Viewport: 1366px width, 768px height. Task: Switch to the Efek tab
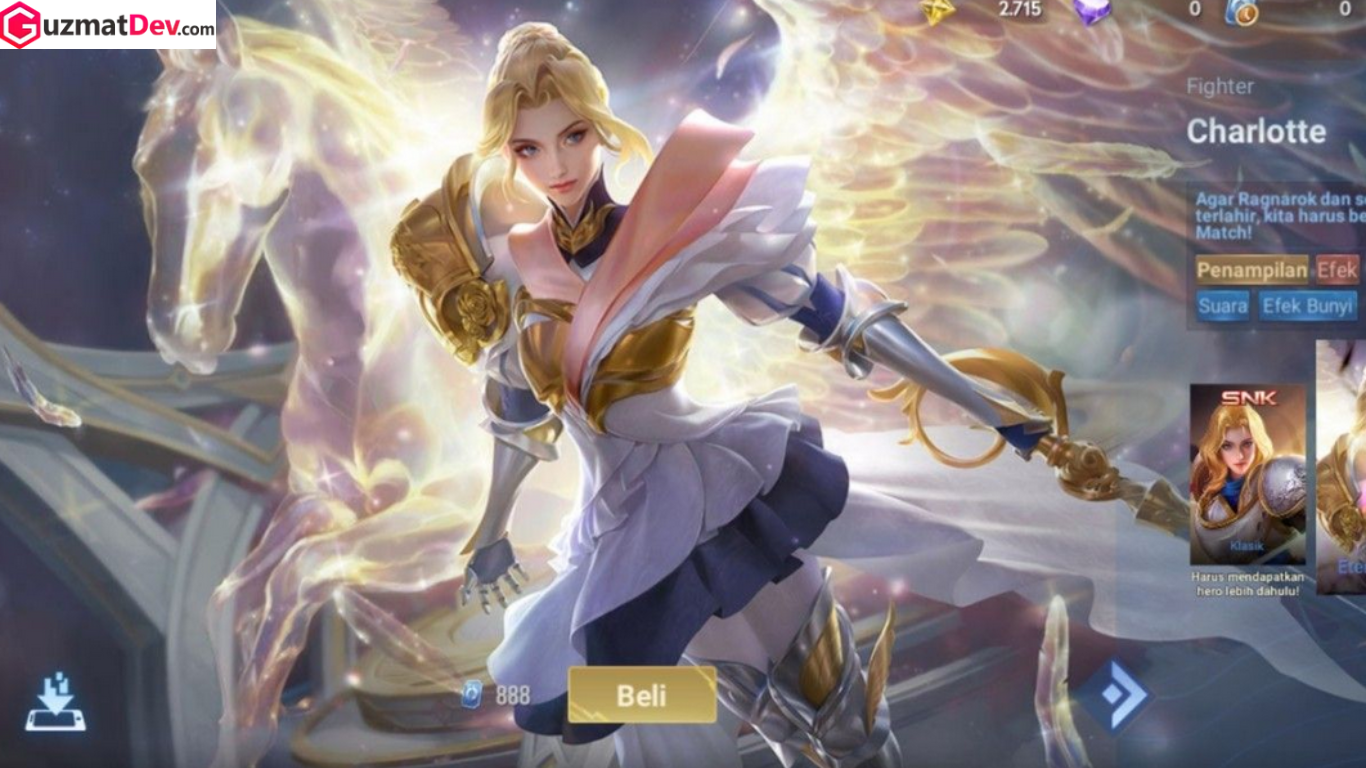(1340, 270)
